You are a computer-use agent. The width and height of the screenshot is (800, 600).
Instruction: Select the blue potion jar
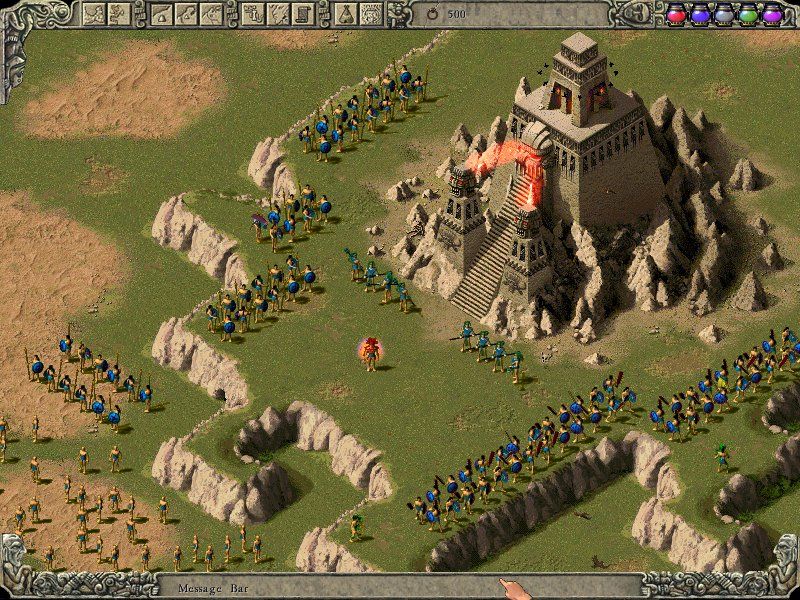point(700,15)
